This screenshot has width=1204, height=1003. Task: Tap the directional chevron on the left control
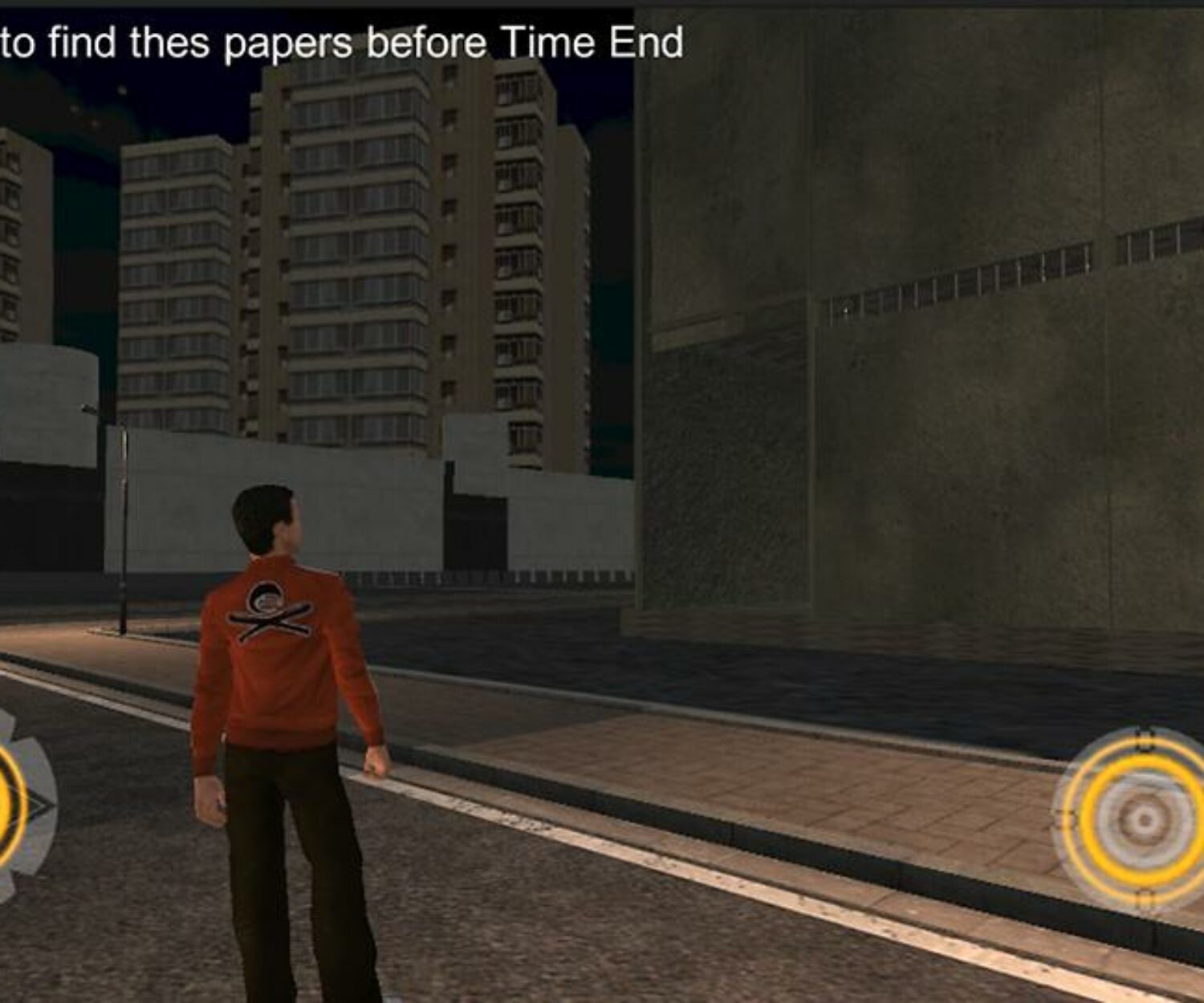40,804
